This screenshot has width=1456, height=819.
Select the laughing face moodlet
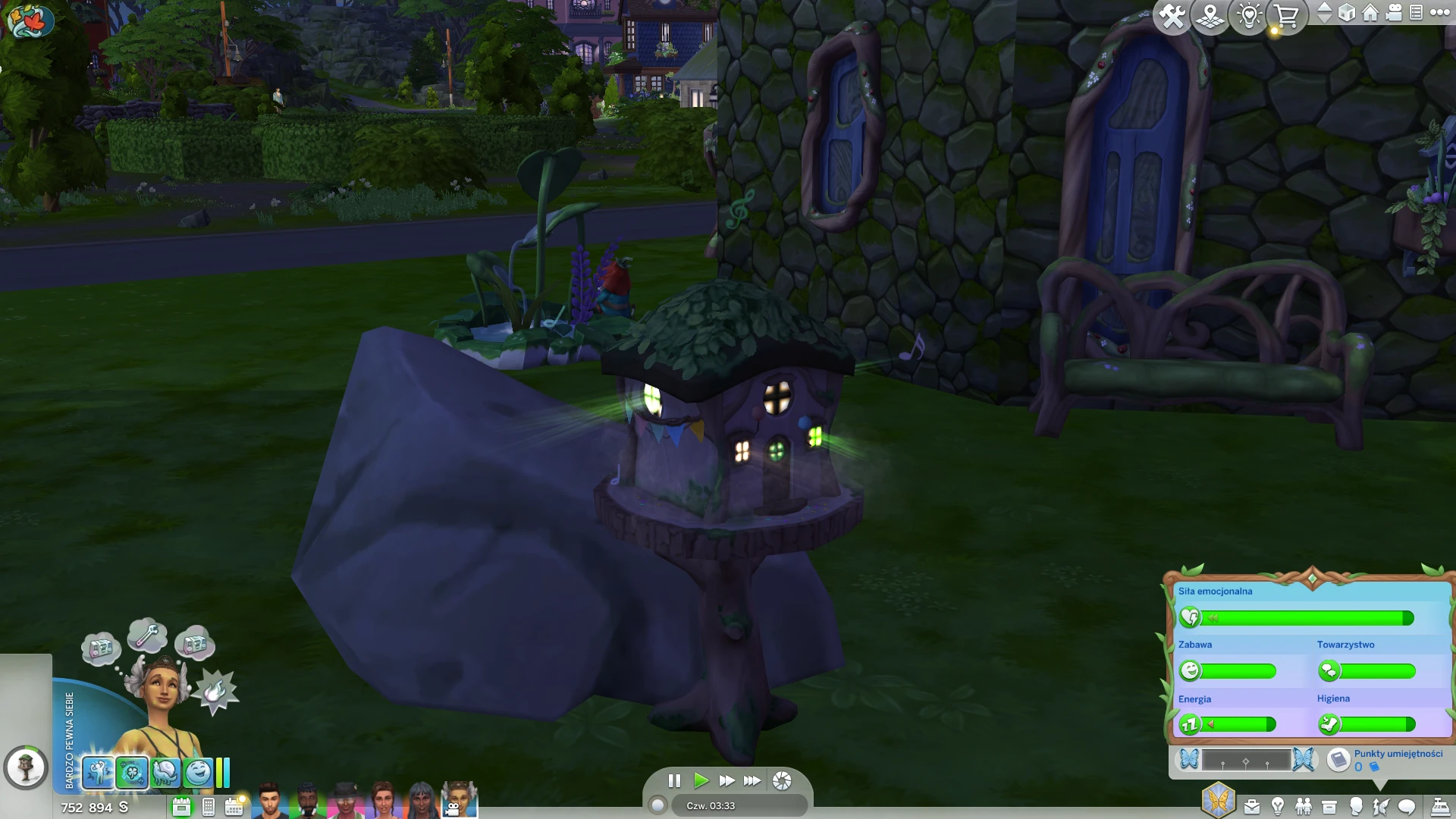pyautogui.click(x=199, y=773)
